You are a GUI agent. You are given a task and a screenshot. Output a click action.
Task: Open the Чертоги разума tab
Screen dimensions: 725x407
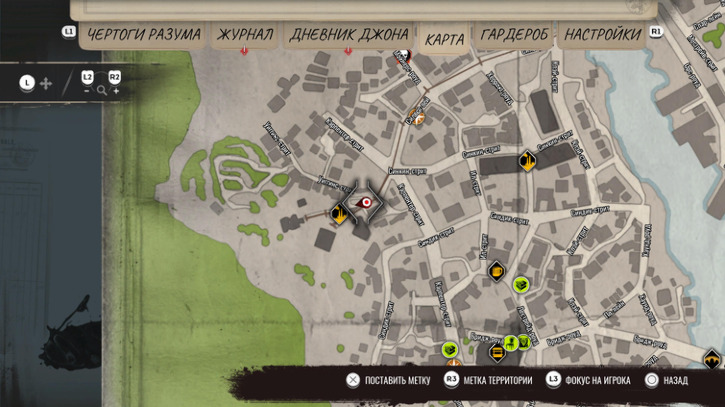[x=143, y=35]
